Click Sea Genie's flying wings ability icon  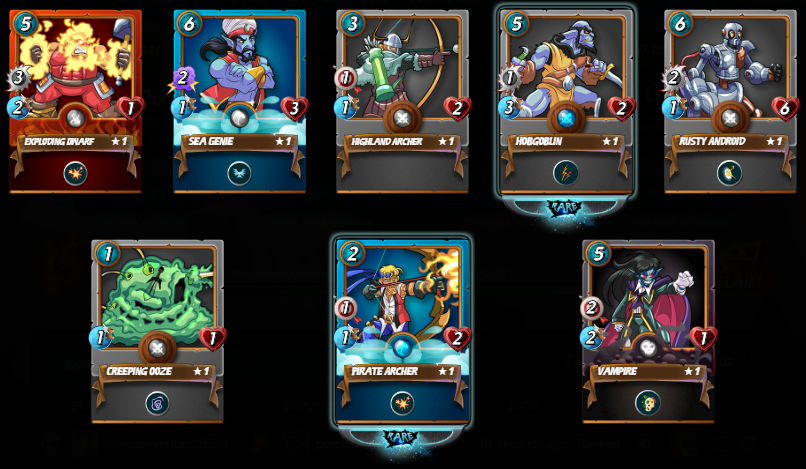click(x=239, y=173)
